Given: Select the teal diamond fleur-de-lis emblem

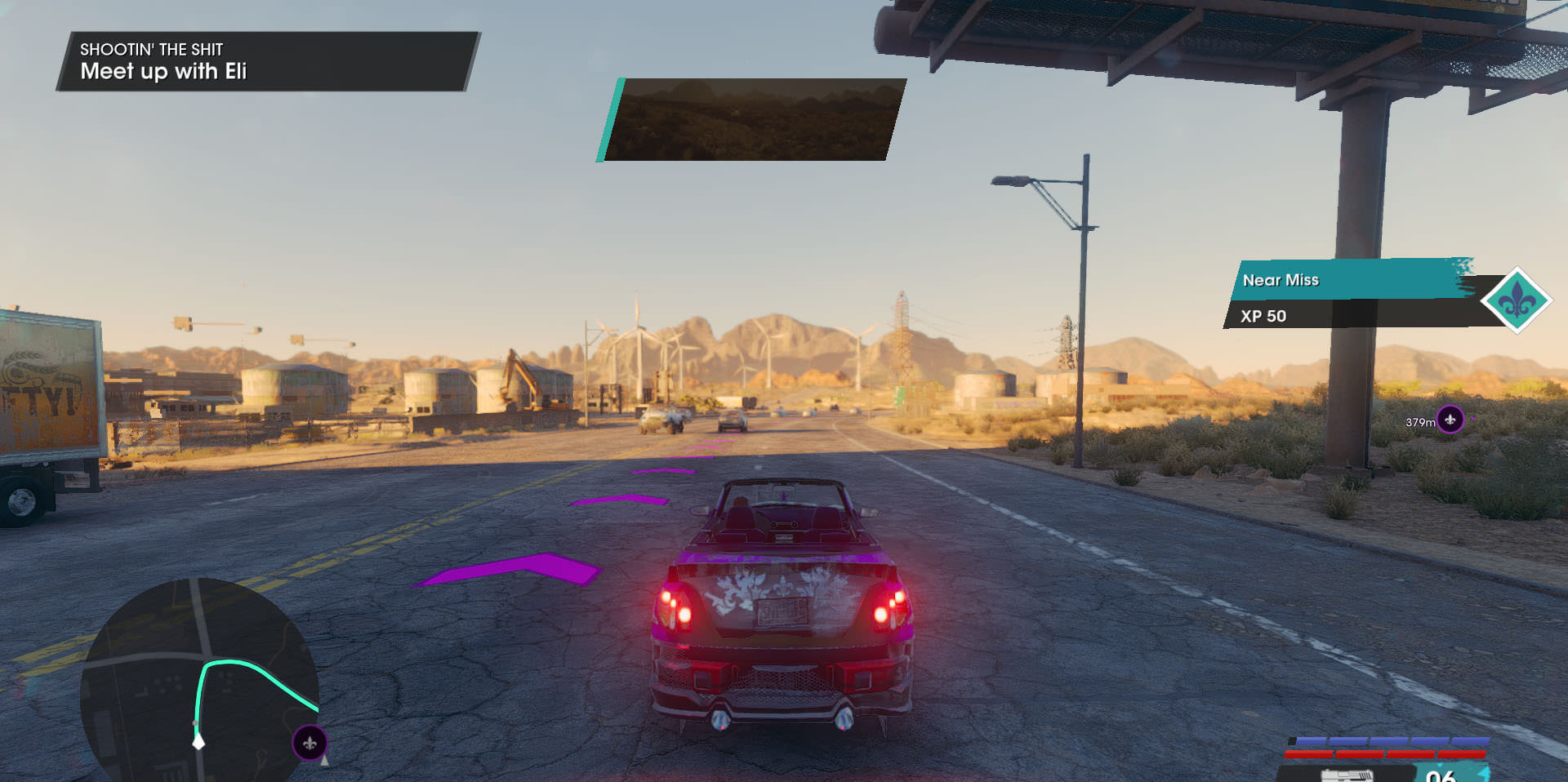Looking at the screenshot, I should pyautogui.click(x=1517, y=300).
